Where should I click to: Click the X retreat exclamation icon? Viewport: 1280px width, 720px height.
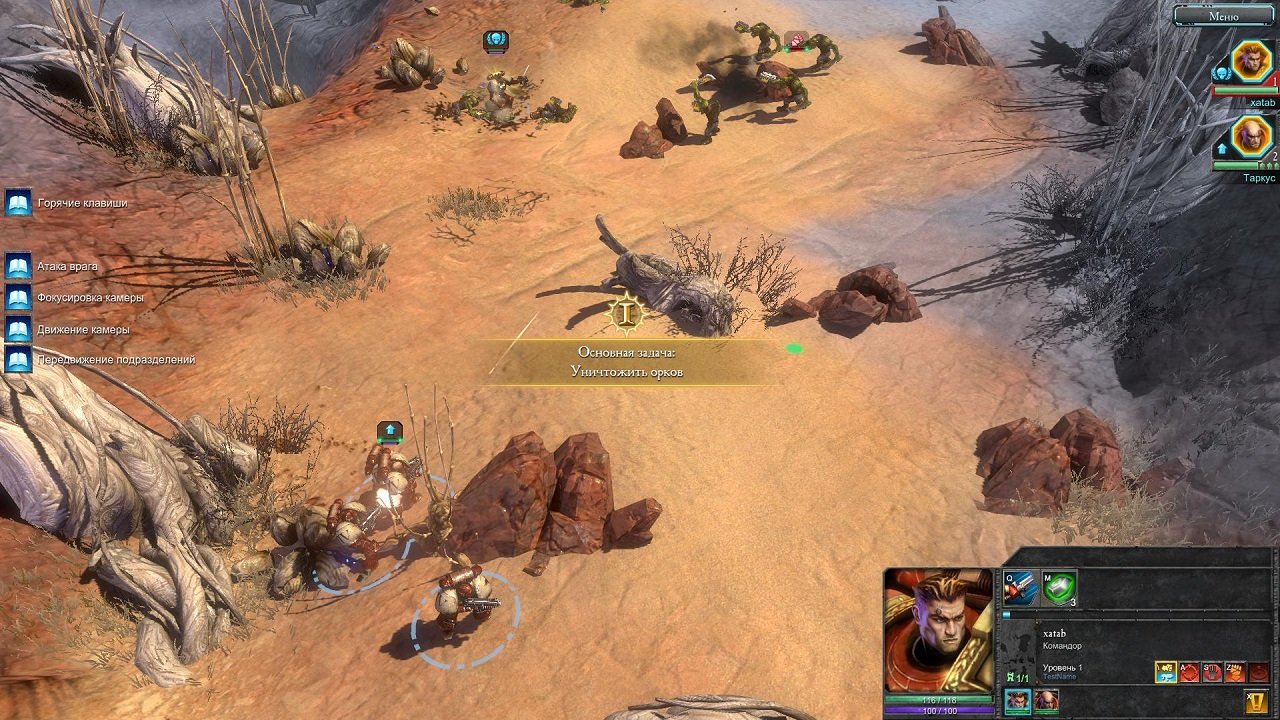[x=1255, y=700]
